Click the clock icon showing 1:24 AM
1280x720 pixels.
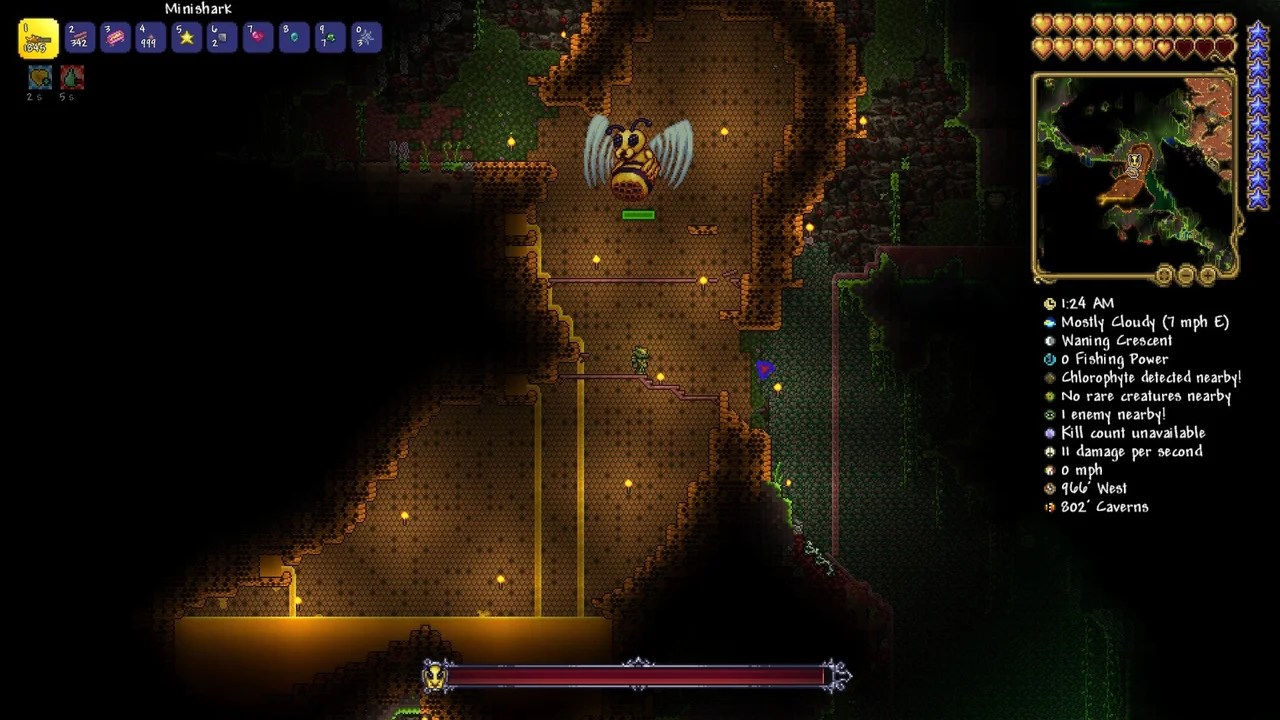tap(1048, 303)
